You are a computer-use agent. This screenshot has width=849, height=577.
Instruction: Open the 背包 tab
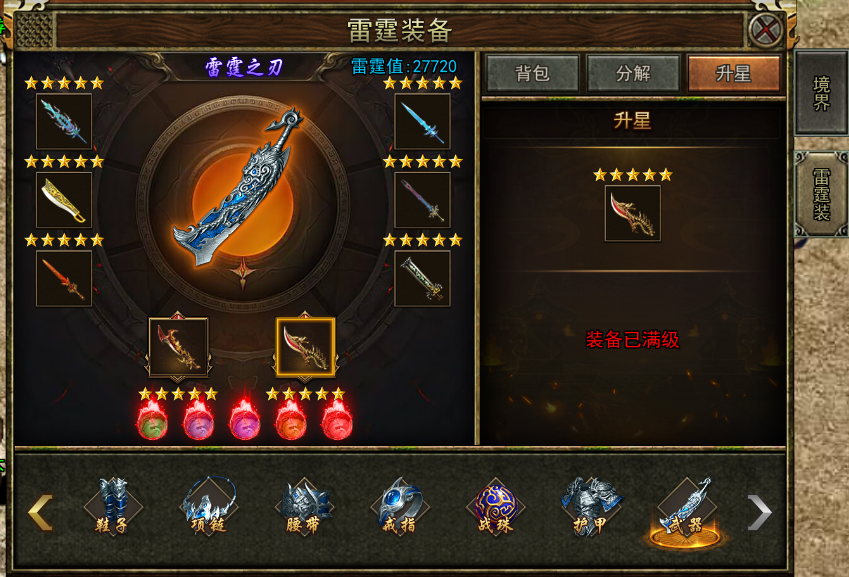532,74
